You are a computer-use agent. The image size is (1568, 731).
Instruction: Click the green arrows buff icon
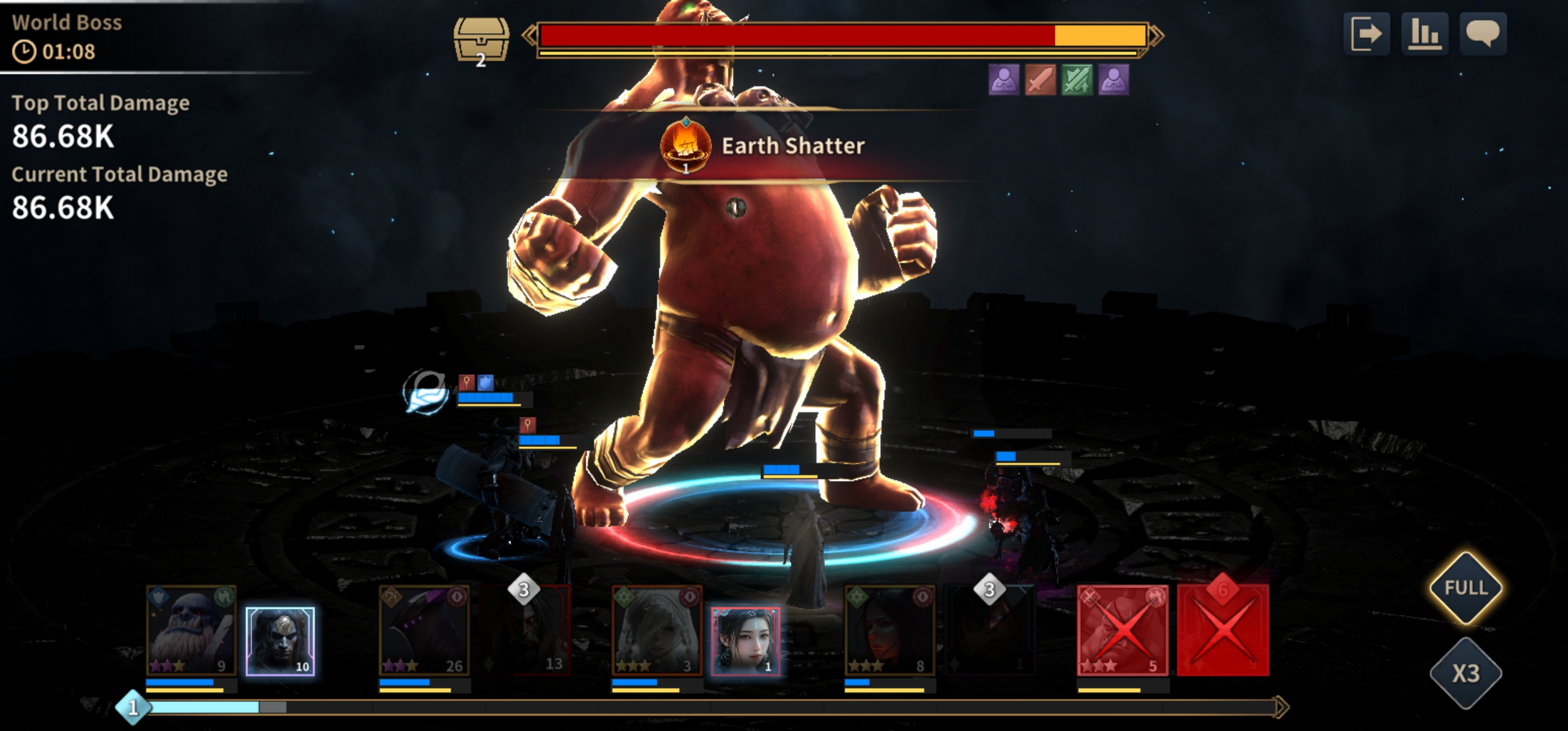tap(1077, 80)
